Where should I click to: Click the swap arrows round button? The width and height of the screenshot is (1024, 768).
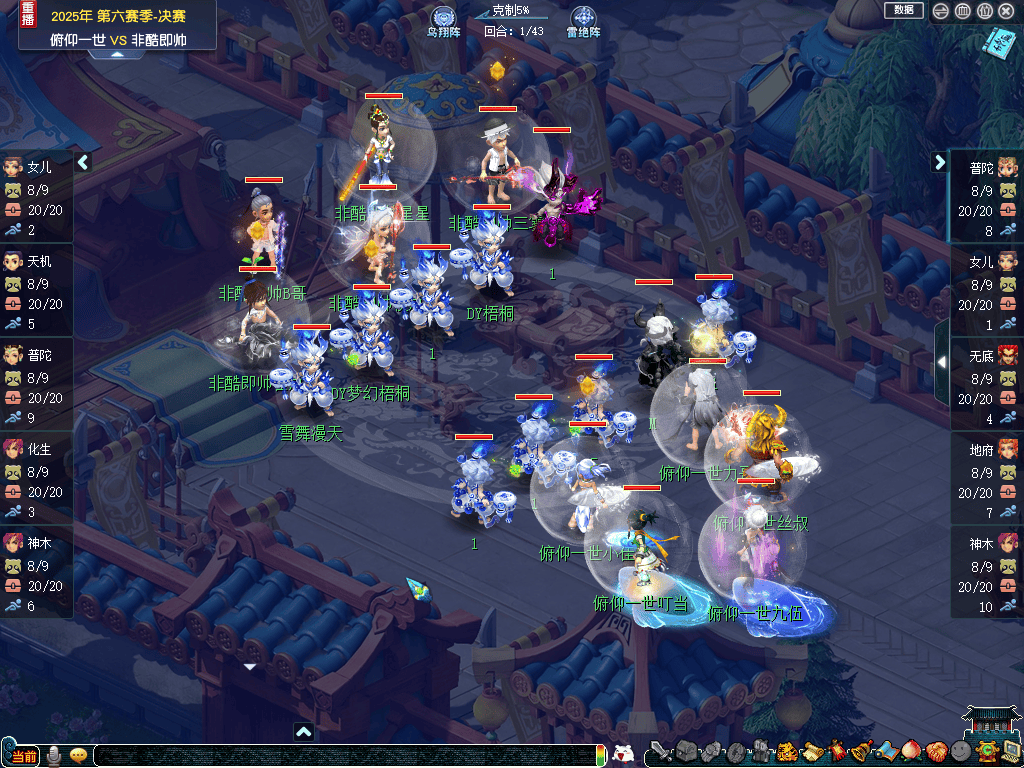[x=941, y=11]
